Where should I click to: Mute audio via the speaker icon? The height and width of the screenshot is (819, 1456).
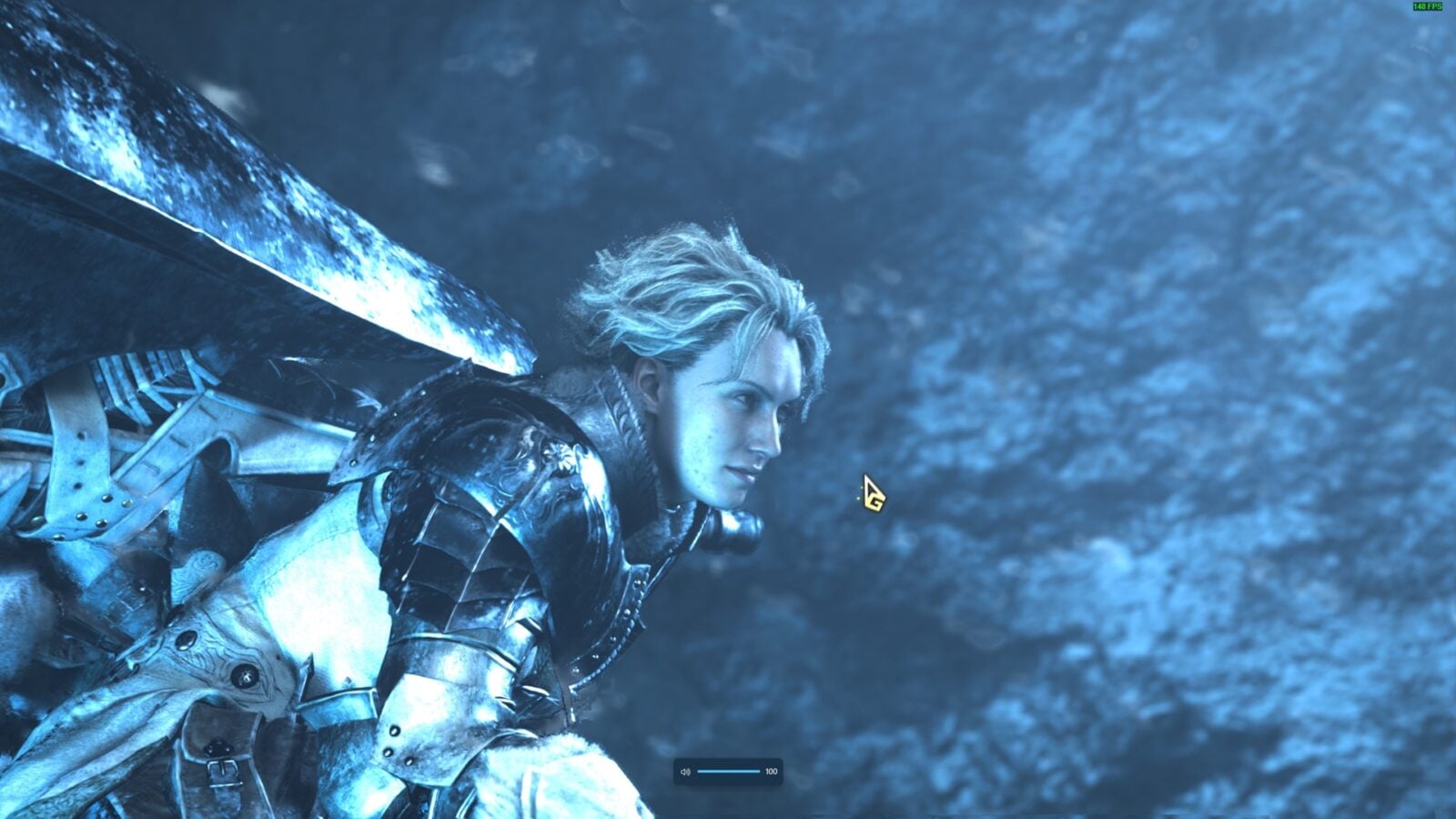(685, 772)
